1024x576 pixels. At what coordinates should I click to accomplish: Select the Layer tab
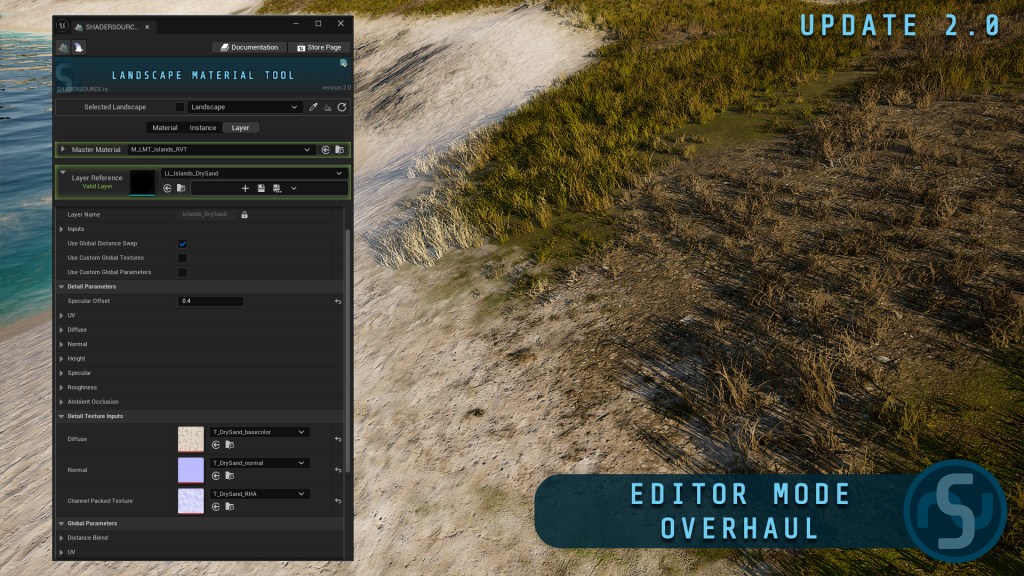click(241, 128)
